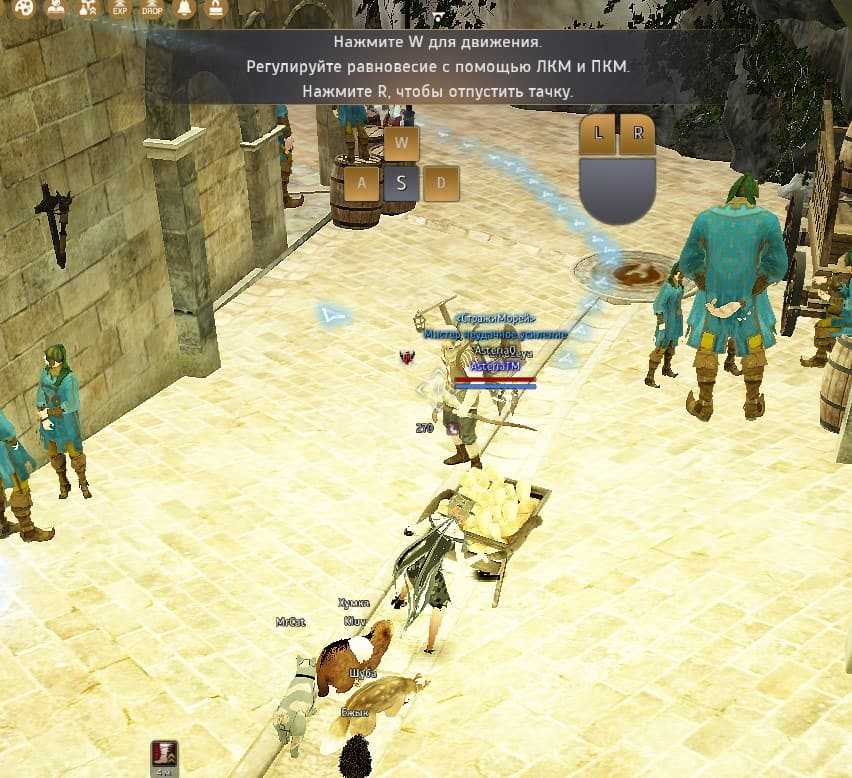Open the EXP bonus icon
This screenshot has width=852, height=778.
120,9
